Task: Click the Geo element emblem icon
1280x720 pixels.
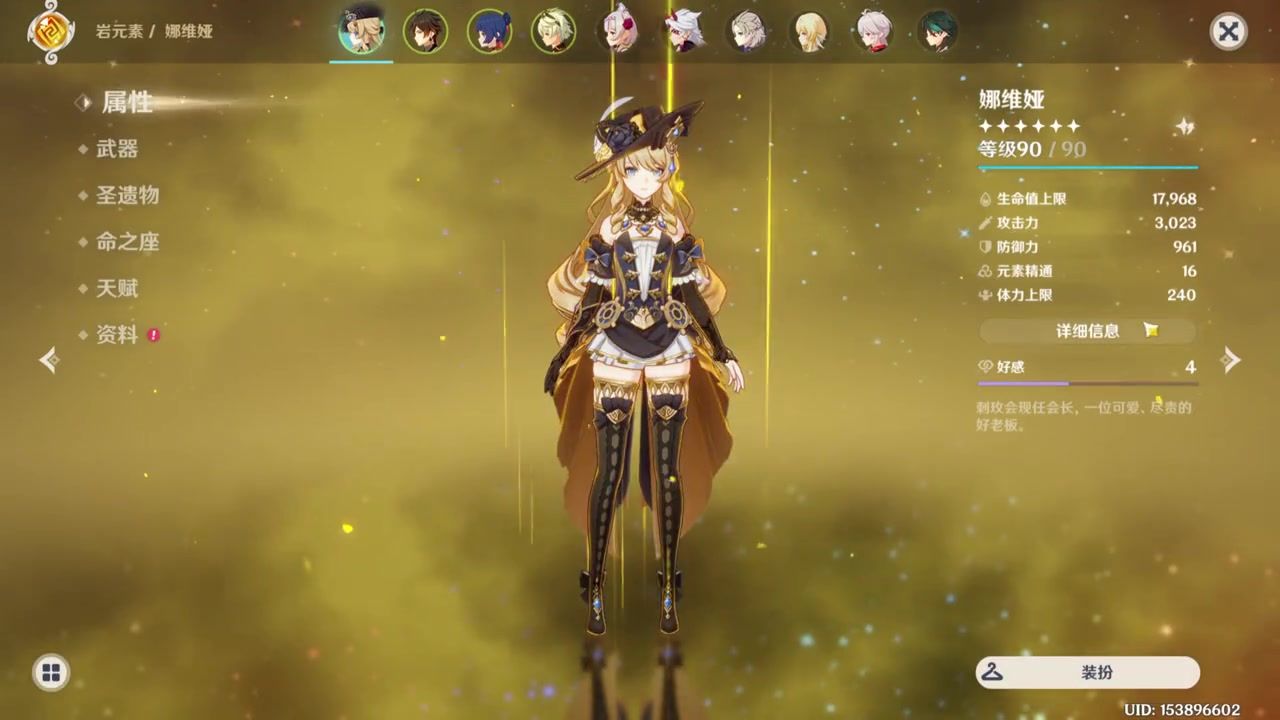Action: click(x=47, y=31)
